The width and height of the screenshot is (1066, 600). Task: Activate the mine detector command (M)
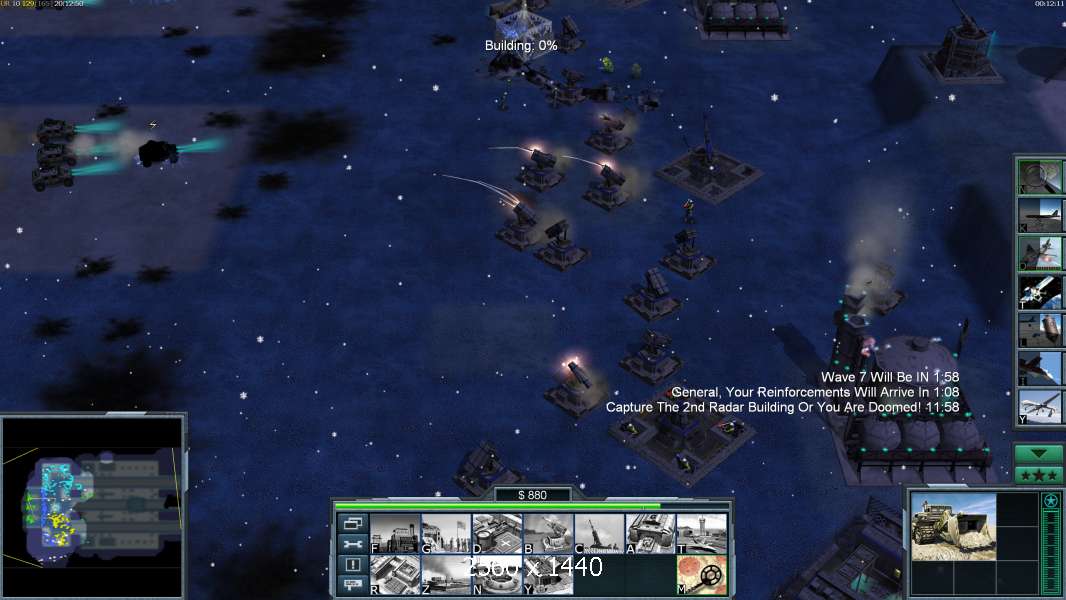click(701, 574)
